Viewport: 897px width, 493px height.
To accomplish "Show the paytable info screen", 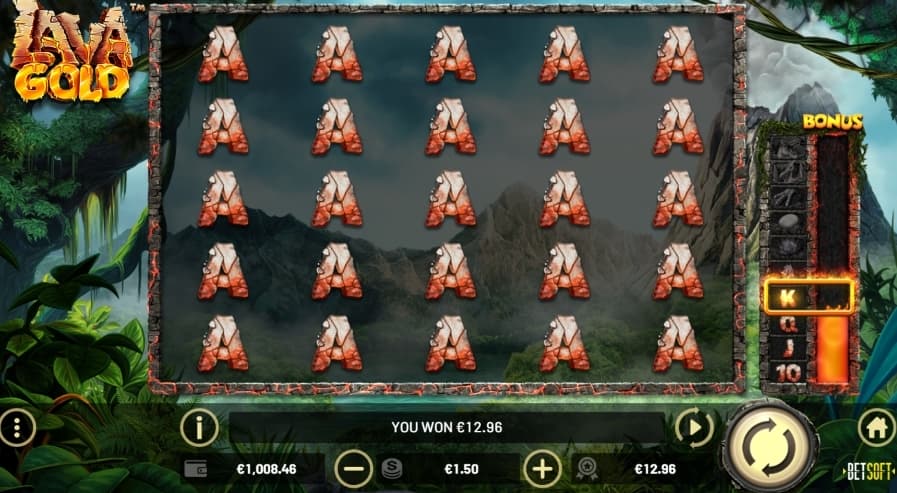I will click(x=199, y=427).
